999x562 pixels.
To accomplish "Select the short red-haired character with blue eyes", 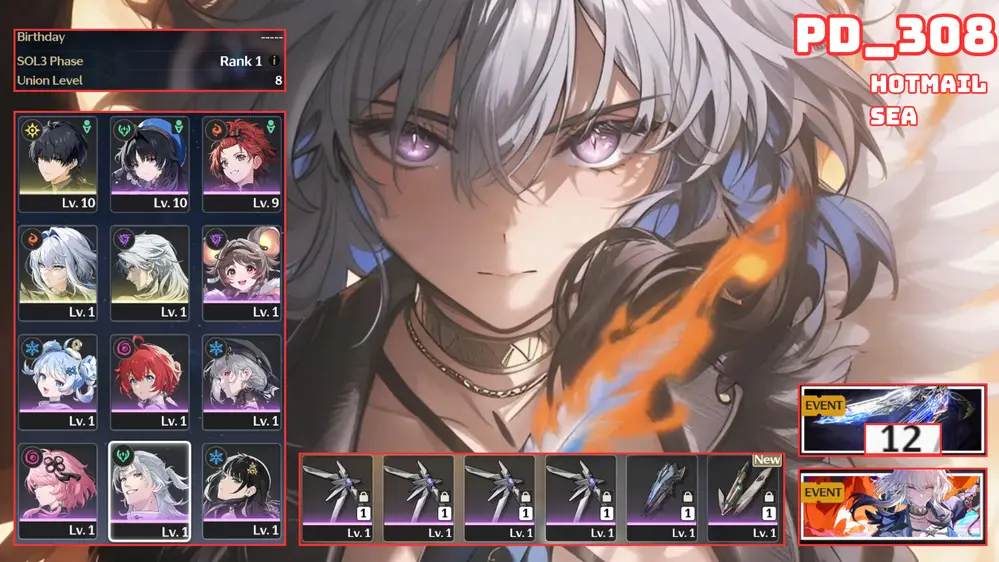I will [x=149, y=381].
